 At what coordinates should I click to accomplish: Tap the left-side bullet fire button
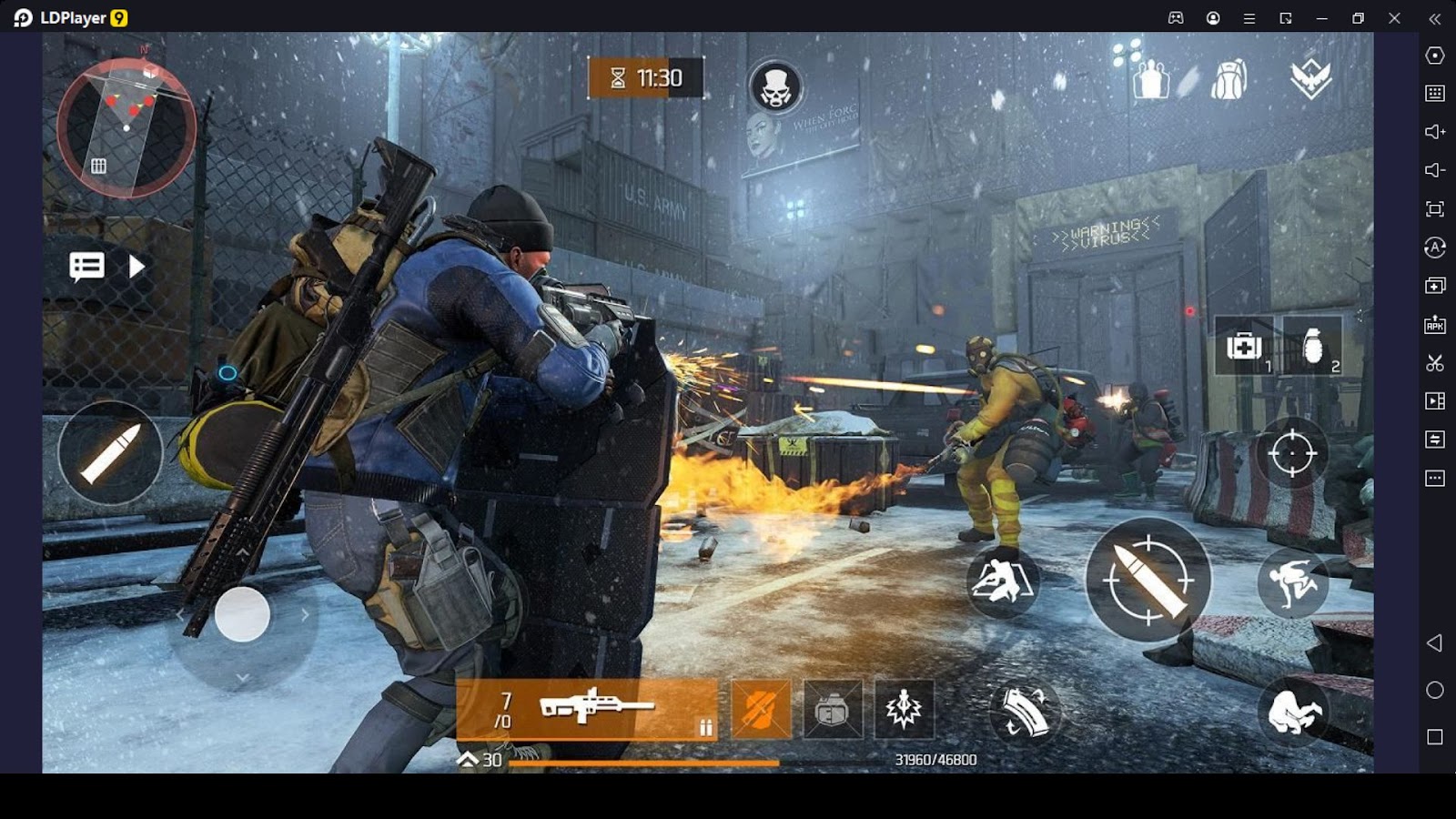(x=110, y=452)
